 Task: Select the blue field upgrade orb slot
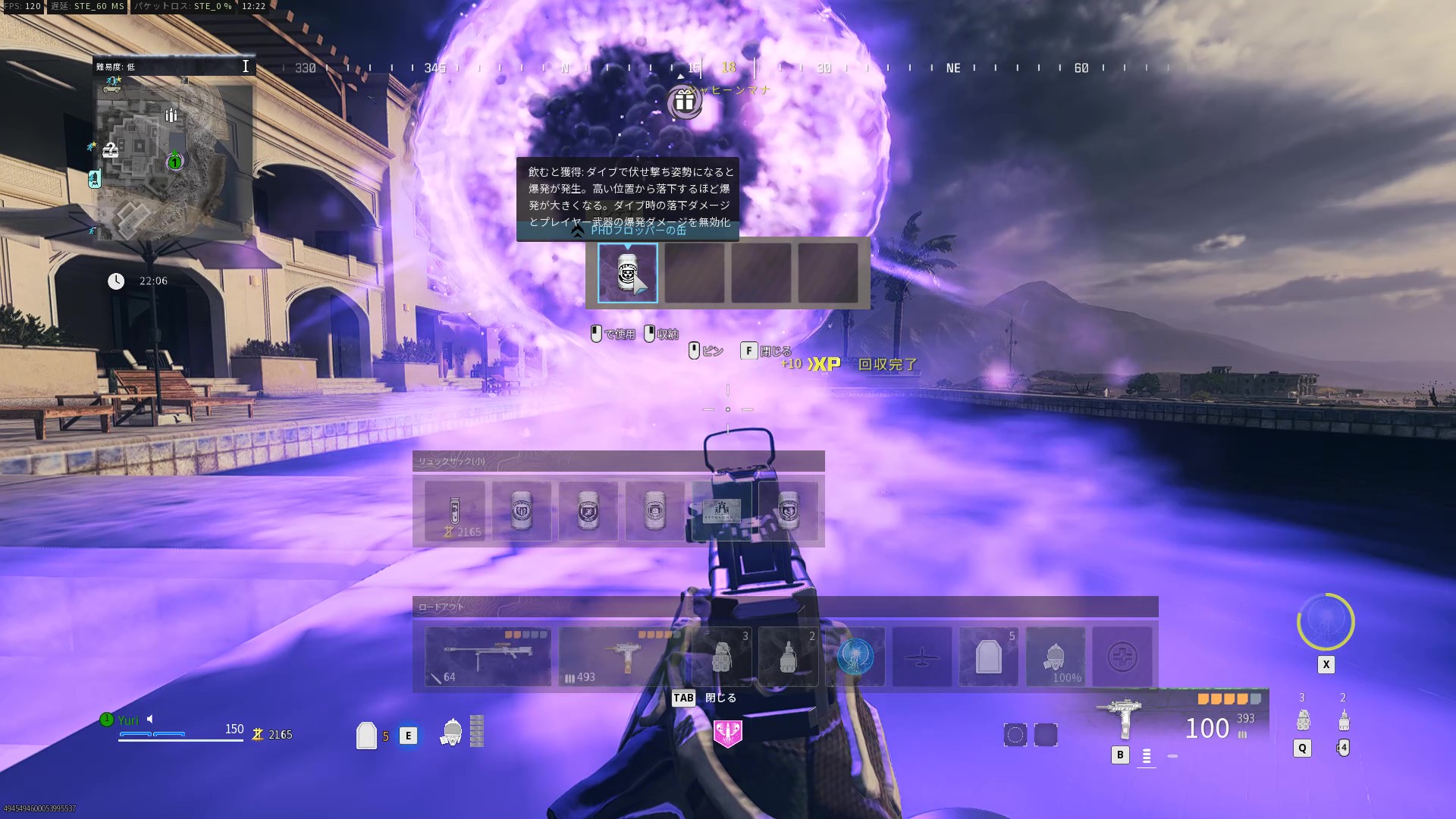855,657
